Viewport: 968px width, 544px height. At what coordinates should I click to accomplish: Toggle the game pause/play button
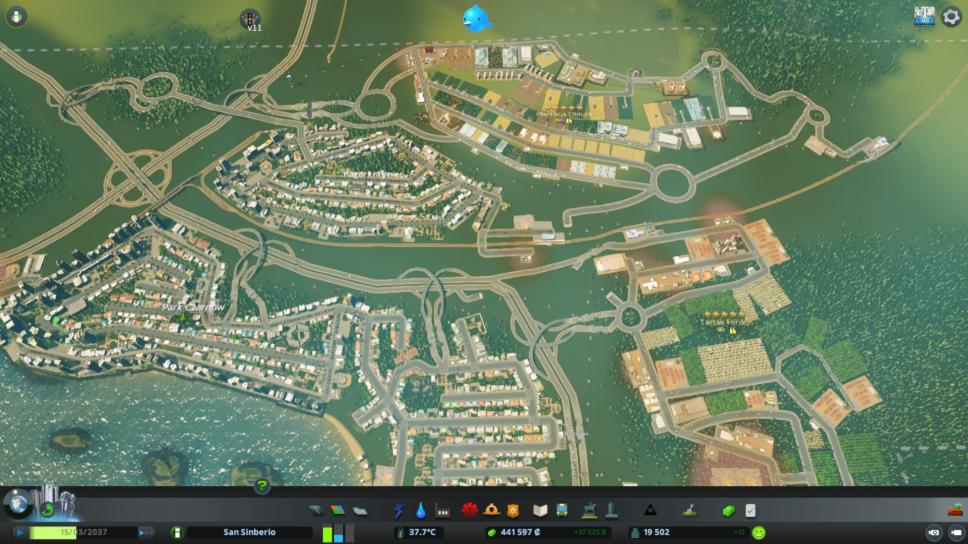point(19,533)
